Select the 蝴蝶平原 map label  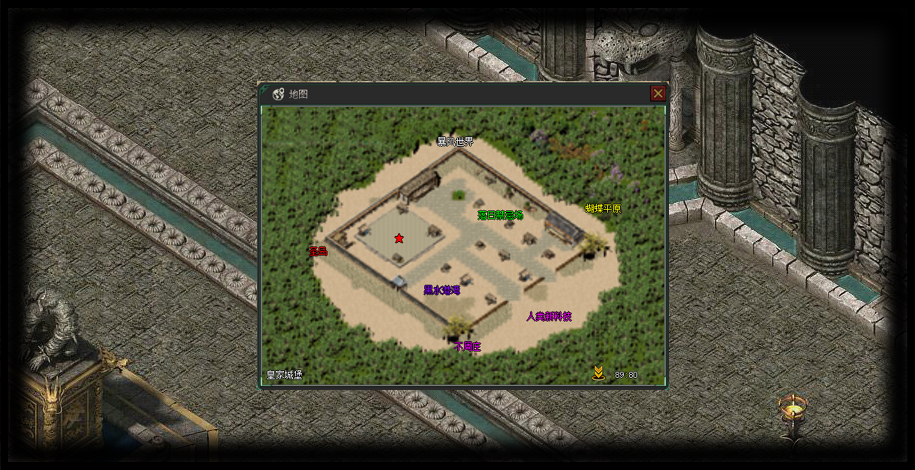click(603, 209)
